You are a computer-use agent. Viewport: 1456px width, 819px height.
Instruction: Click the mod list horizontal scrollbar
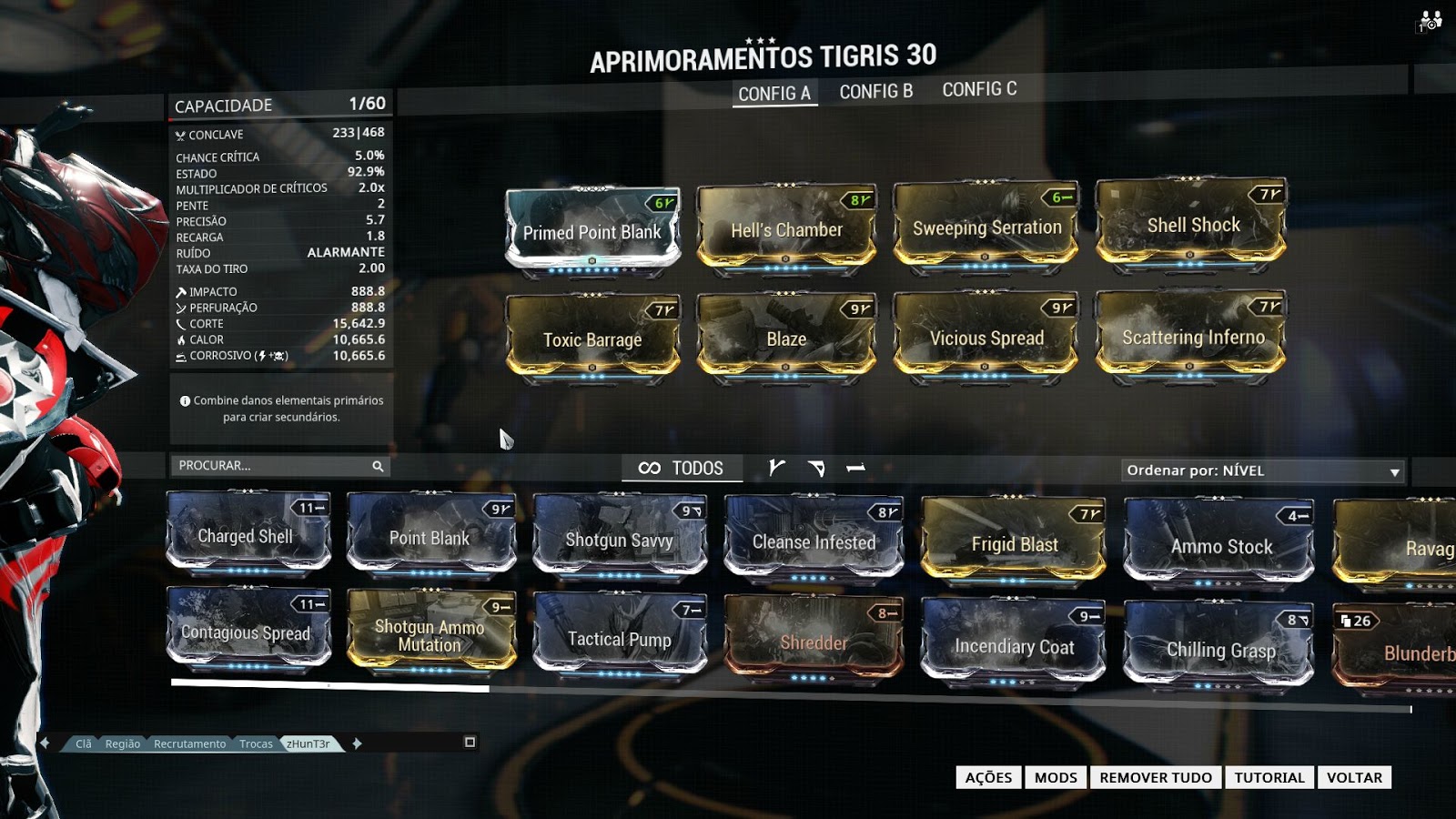(x=328, y=684)
